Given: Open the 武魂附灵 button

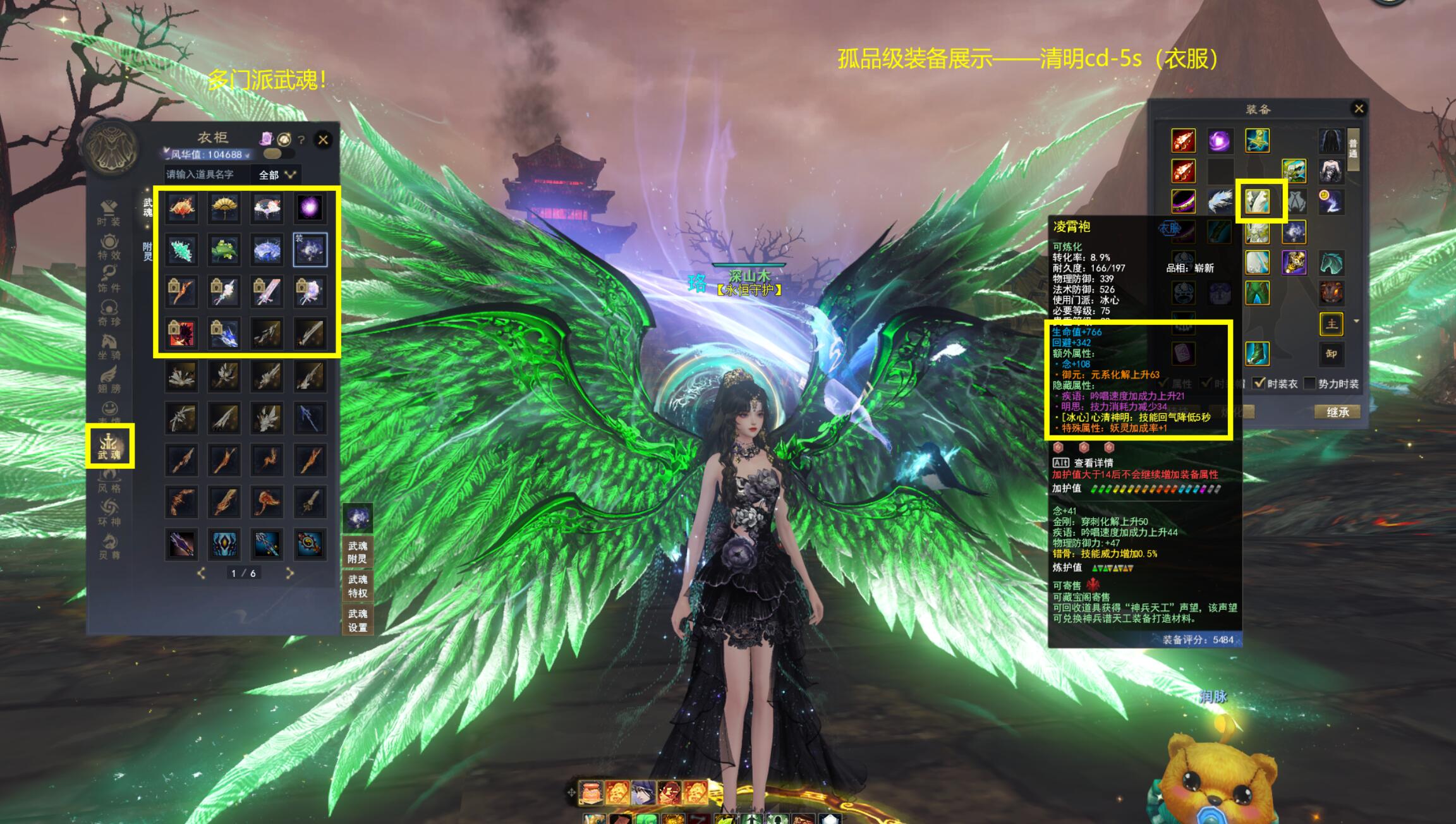Looking at the screenshot, I should pos(357,552).
